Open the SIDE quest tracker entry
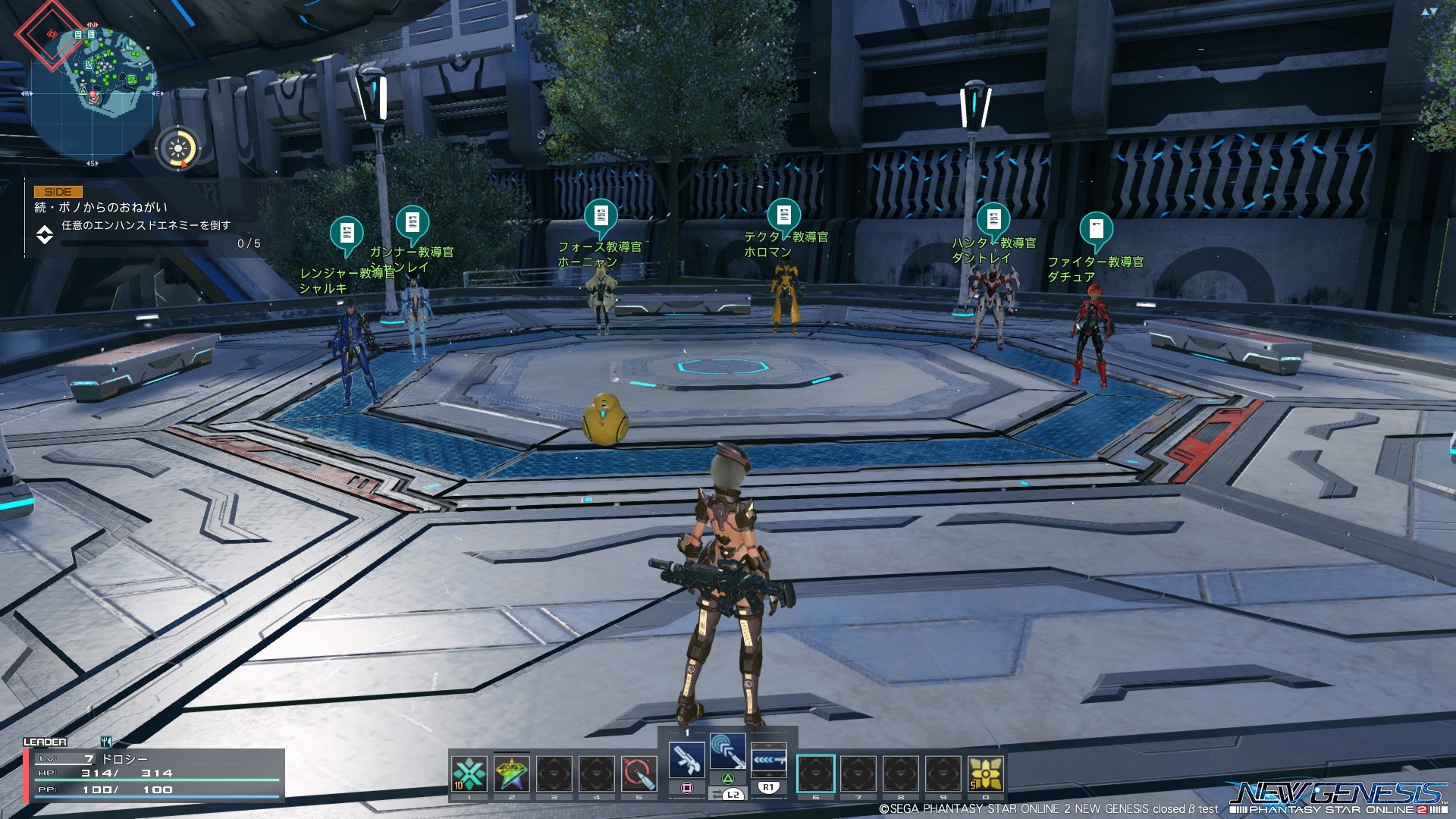1456x819 pixels. pyautogui.click(x=58, y=192)
